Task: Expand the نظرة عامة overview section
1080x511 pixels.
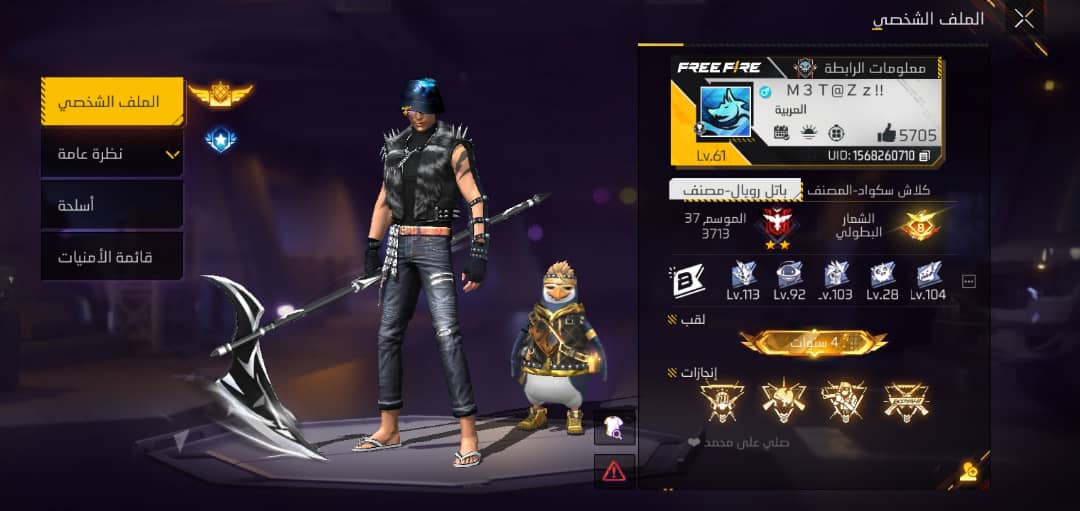Action: click(x=112, y=154)
